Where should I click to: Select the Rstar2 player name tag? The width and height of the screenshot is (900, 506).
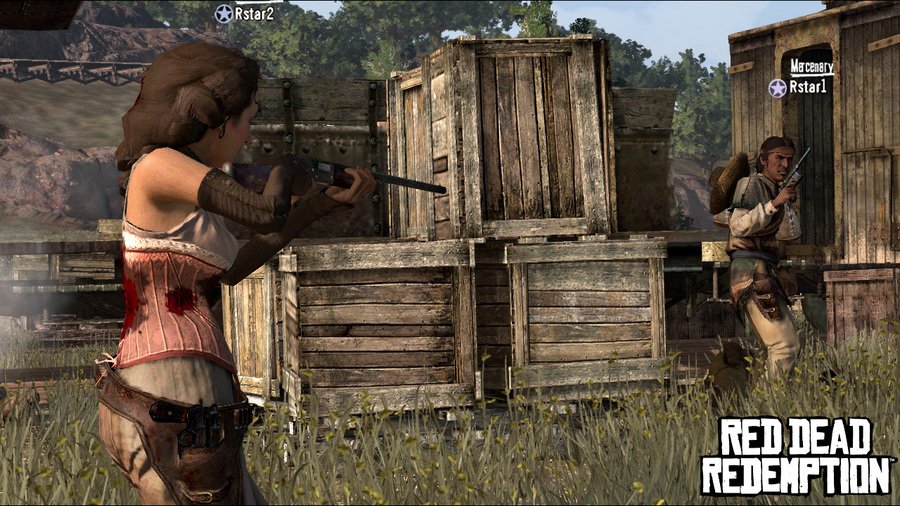(x=245, y=13)
